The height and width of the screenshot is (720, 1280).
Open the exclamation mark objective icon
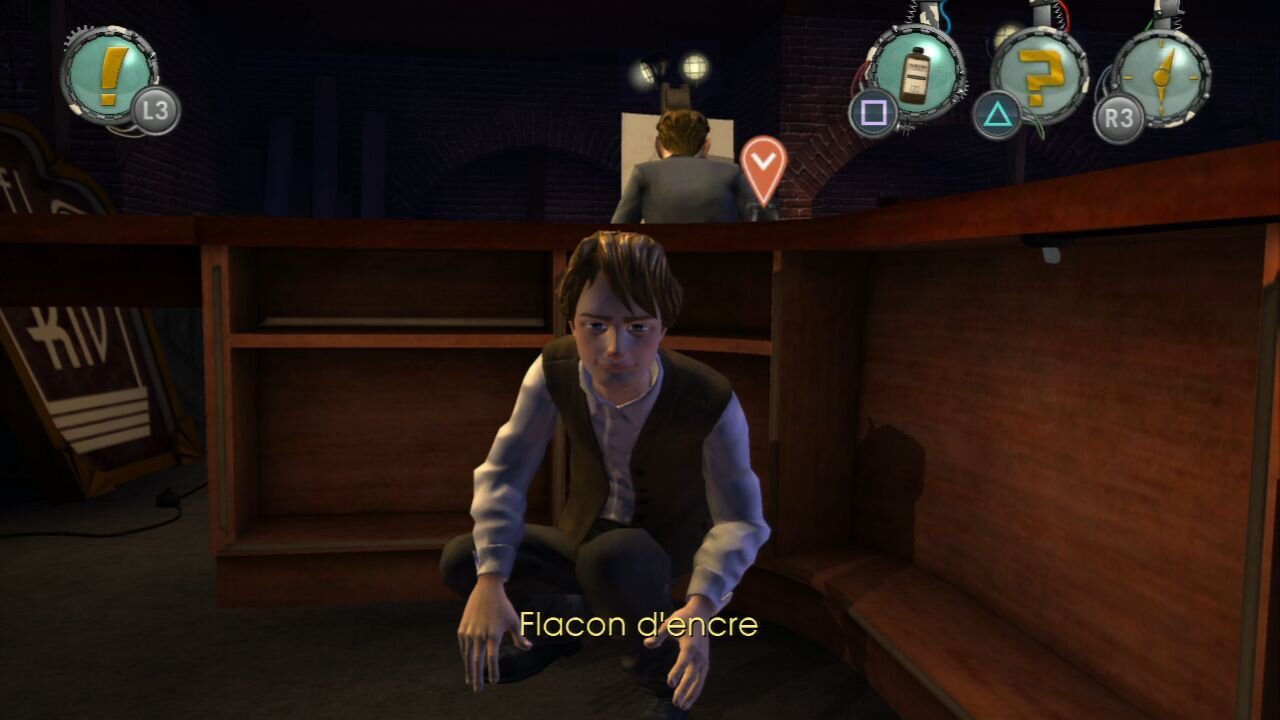tap(110, 70)
